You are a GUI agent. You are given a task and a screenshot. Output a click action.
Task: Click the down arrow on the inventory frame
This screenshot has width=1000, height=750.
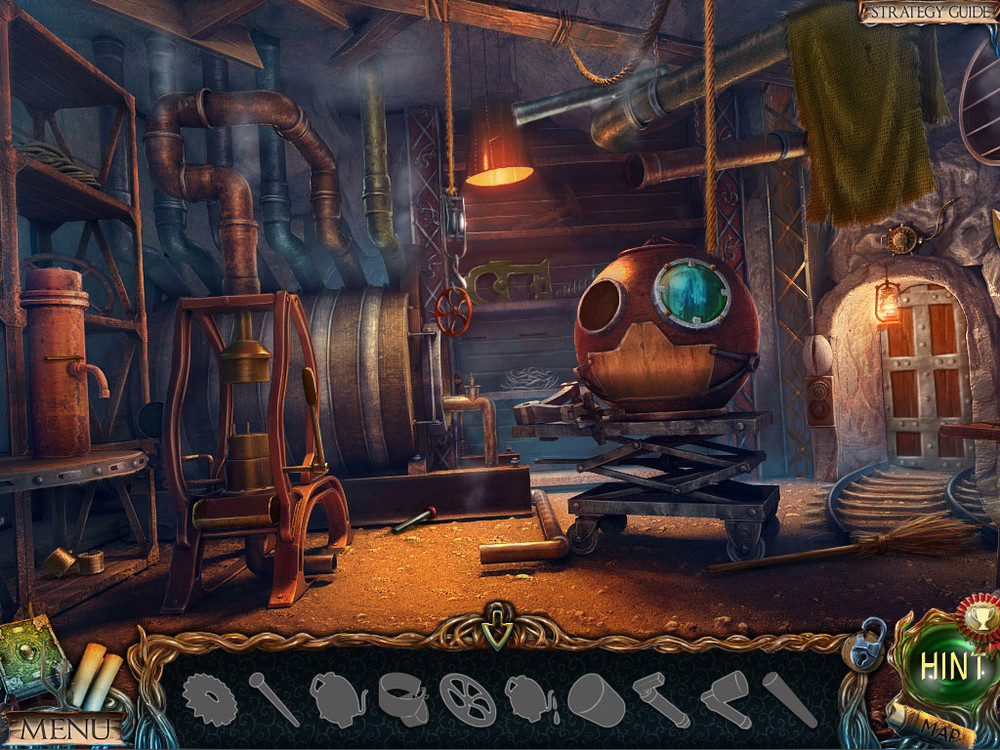coord(497,630)
